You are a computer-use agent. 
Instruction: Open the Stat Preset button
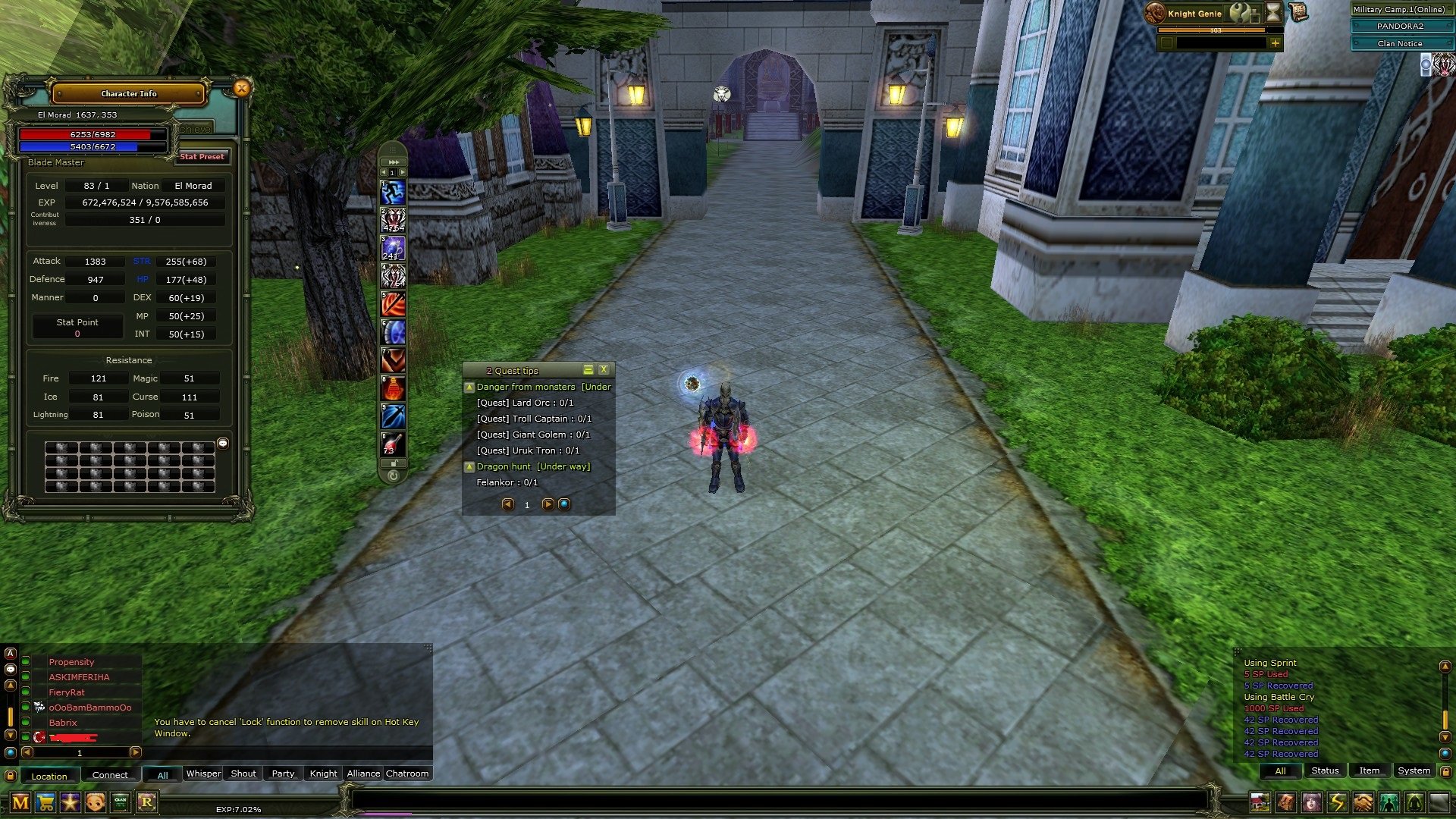click(202, 157)
